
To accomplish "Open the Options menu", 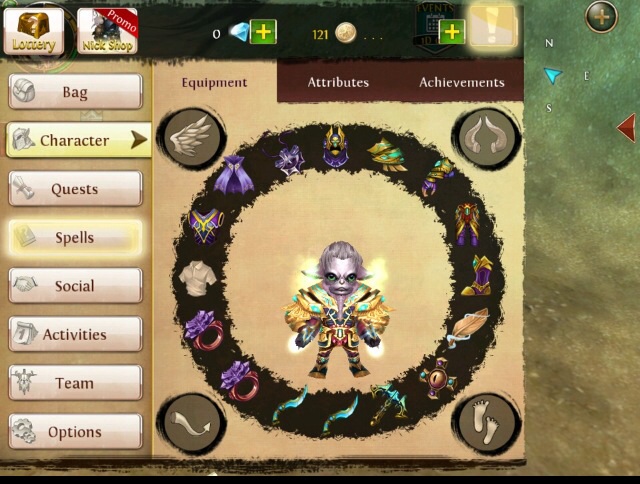I will (75, 432).
